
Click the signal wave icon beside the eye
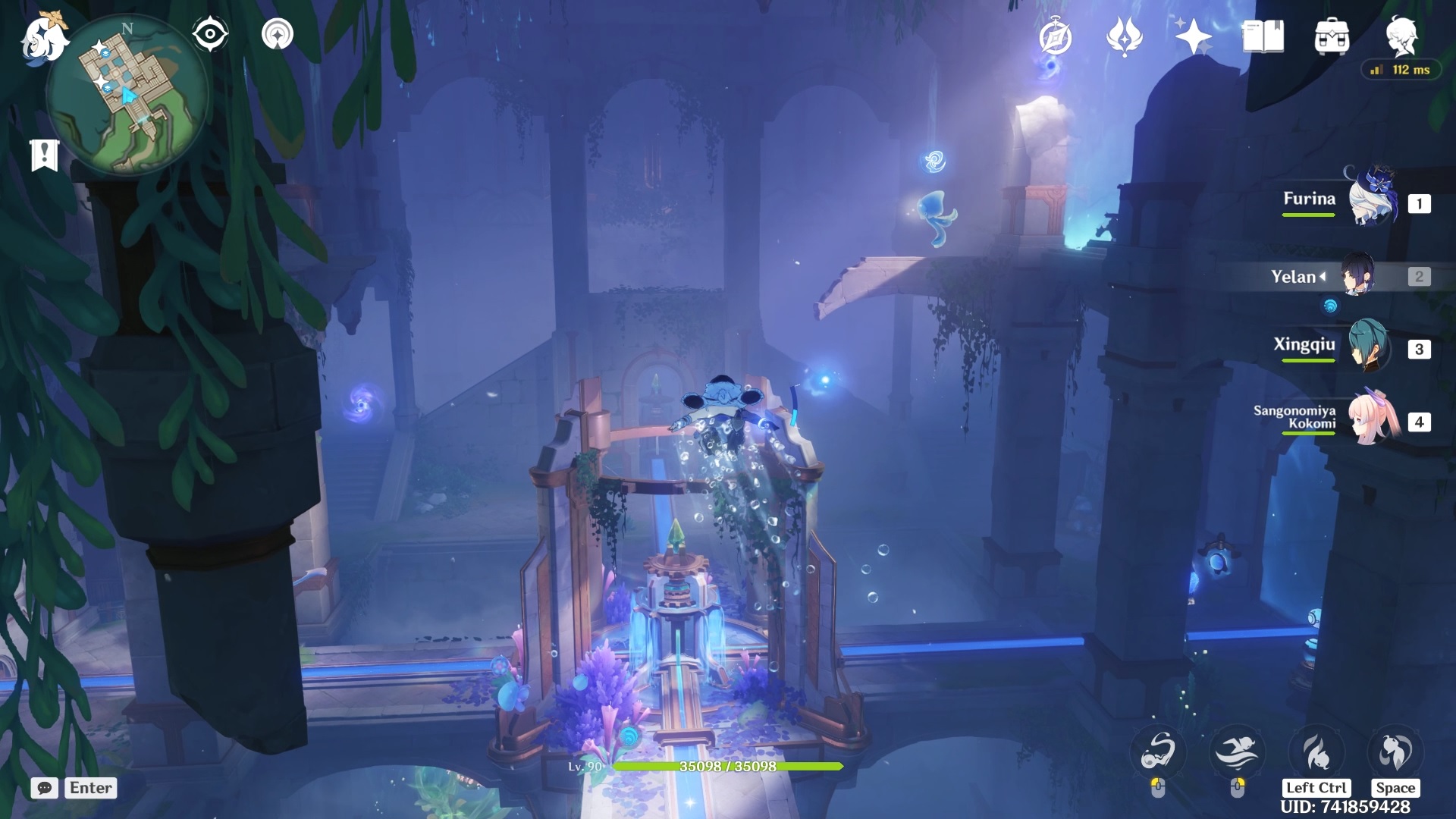pos(277,34)
